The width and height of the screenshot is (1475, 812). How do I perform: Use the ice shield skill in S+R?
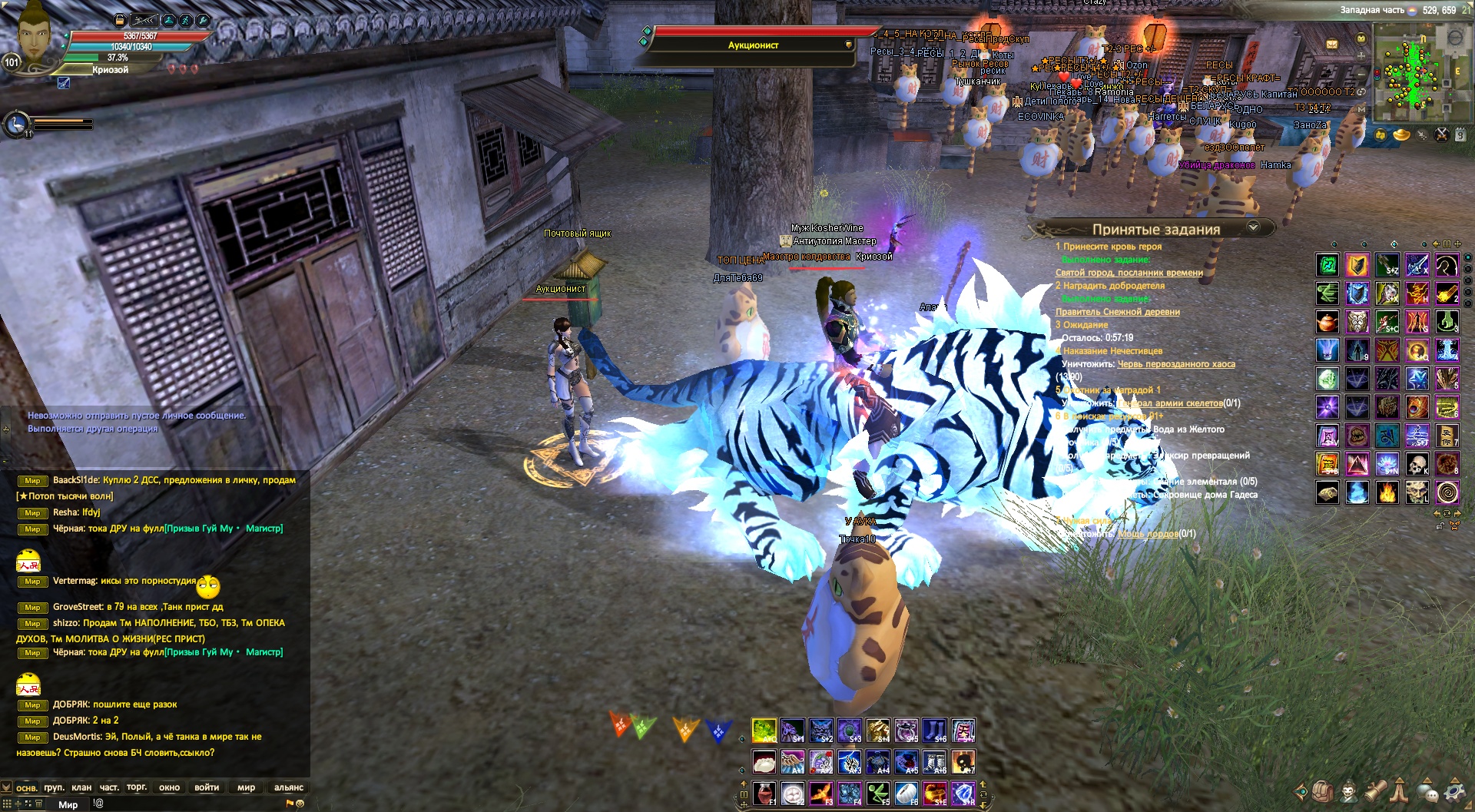pos(963,792)
